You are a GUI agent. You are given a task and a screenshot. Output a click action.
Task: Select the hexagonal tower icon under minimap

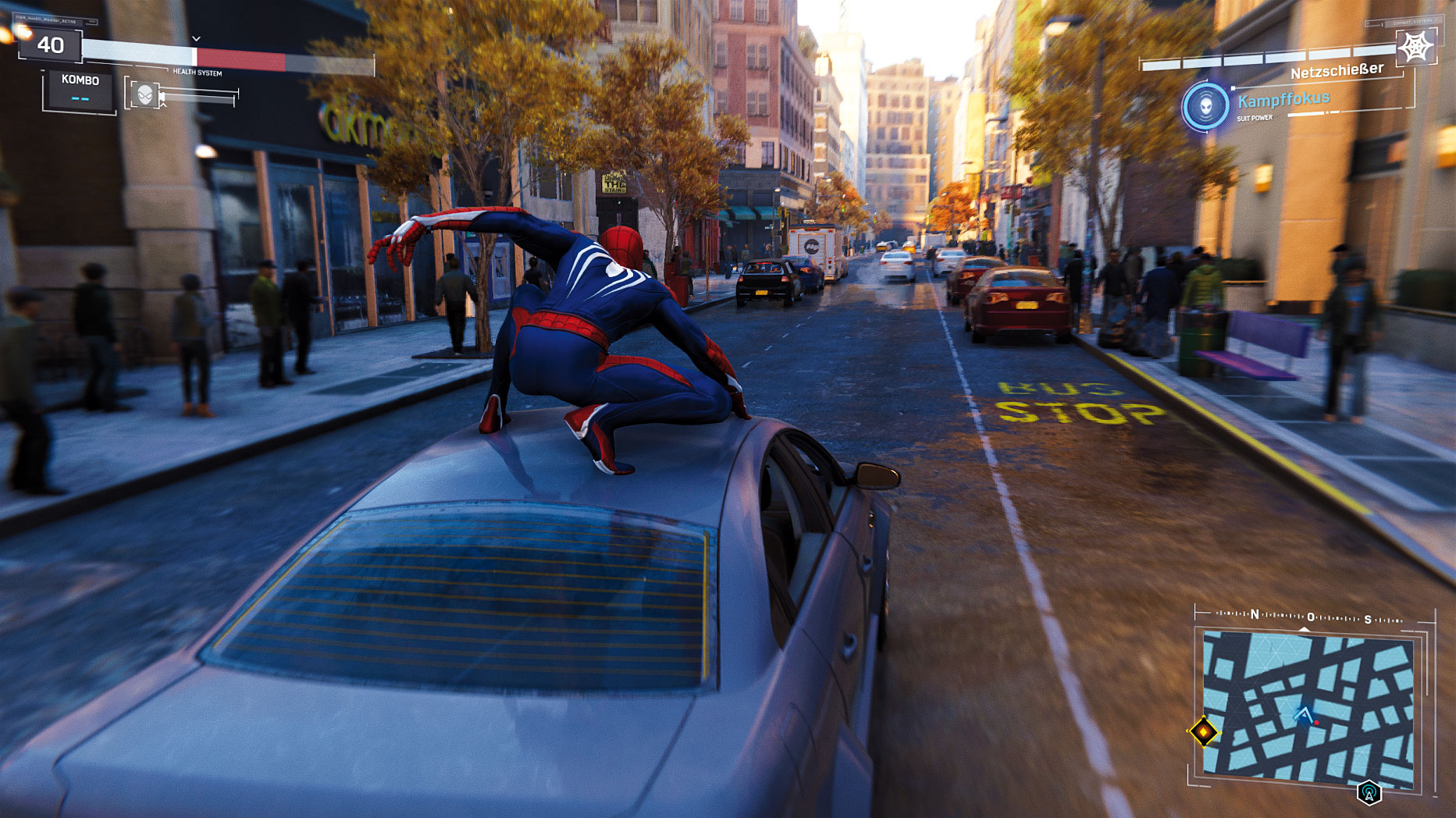pos(1369,793)
